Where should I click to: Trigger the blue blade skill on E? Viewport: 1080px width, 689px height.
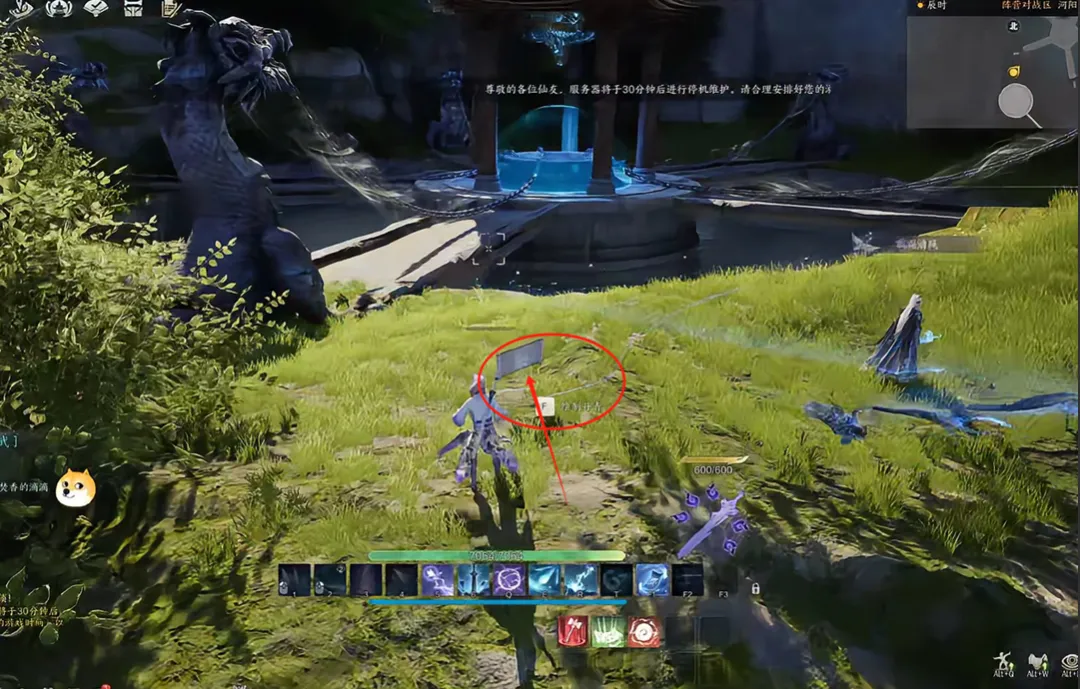coord(545,580)
